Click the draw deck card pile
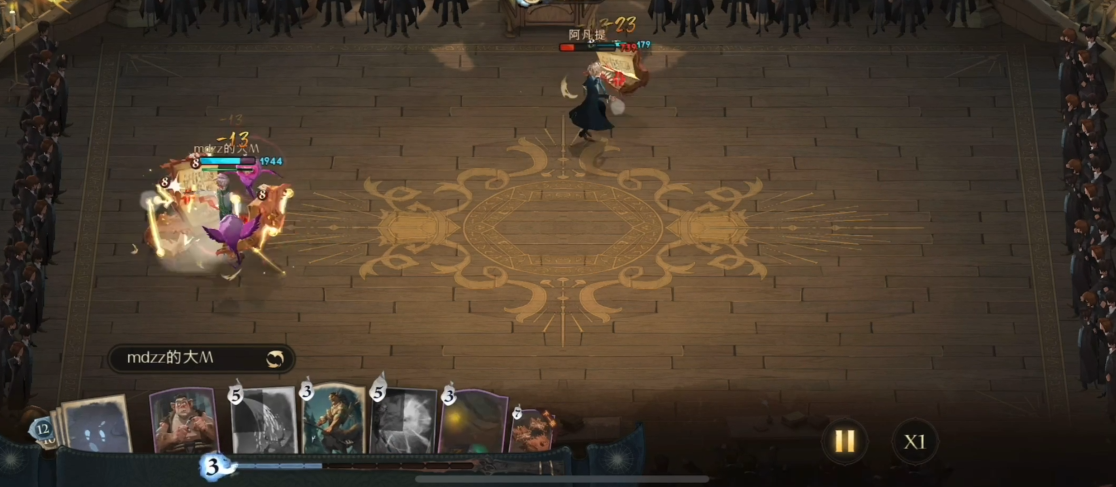The width and height of the screenshot is (1116, 487). 96,424
